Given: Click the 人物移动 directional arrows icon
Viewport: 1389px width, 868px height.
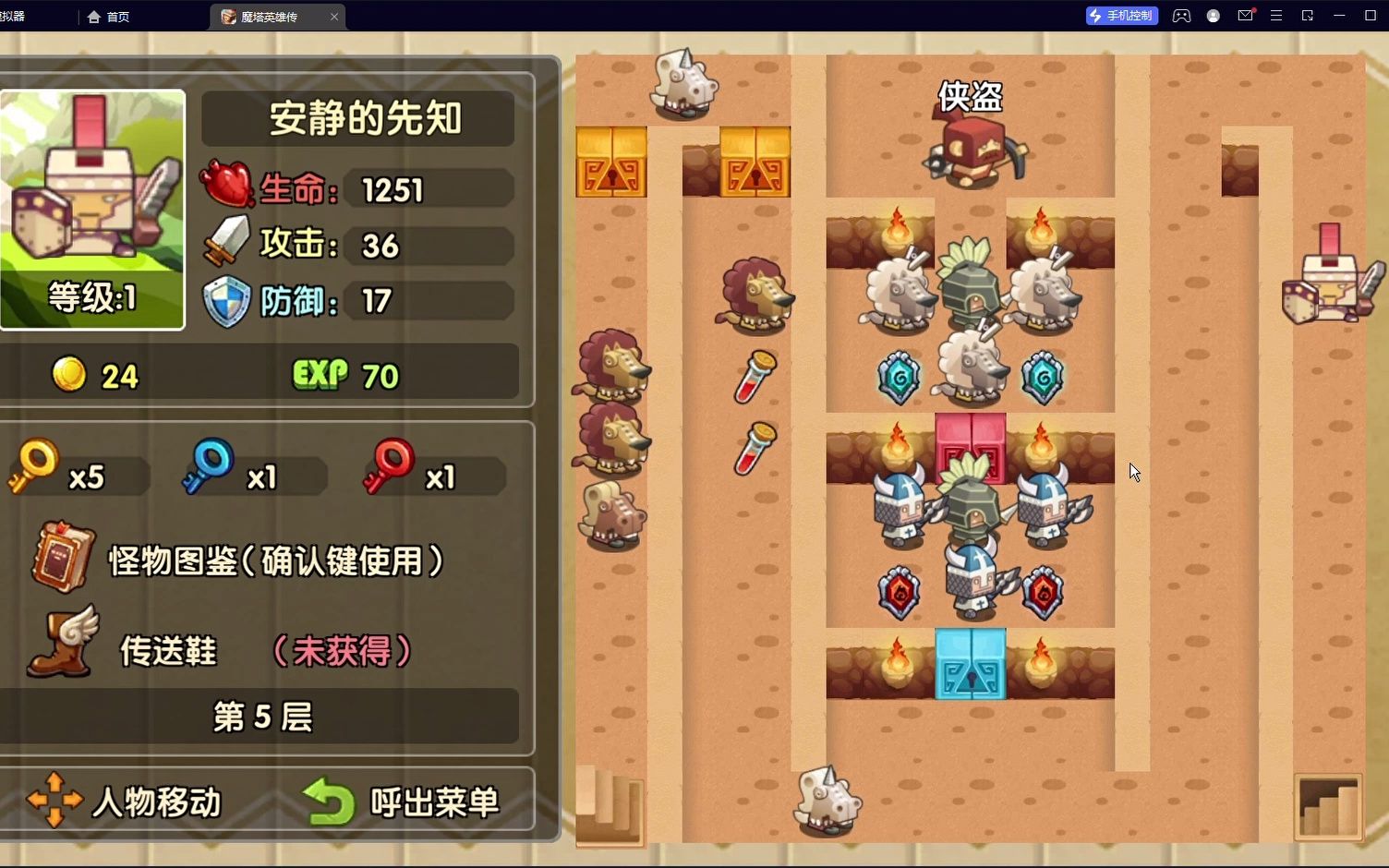Looking at the screenshot, I should [53, 801].
